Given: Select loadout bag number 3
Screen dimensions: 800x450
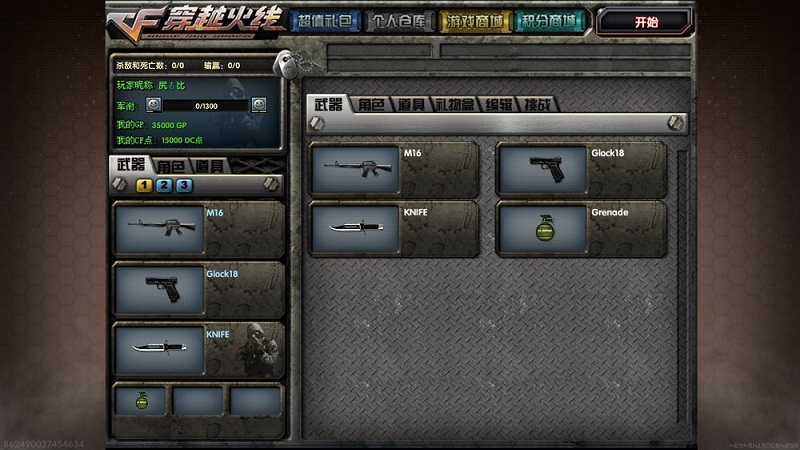Looking at the screenshot, I should pyautogui.click(x=184, y=185).
